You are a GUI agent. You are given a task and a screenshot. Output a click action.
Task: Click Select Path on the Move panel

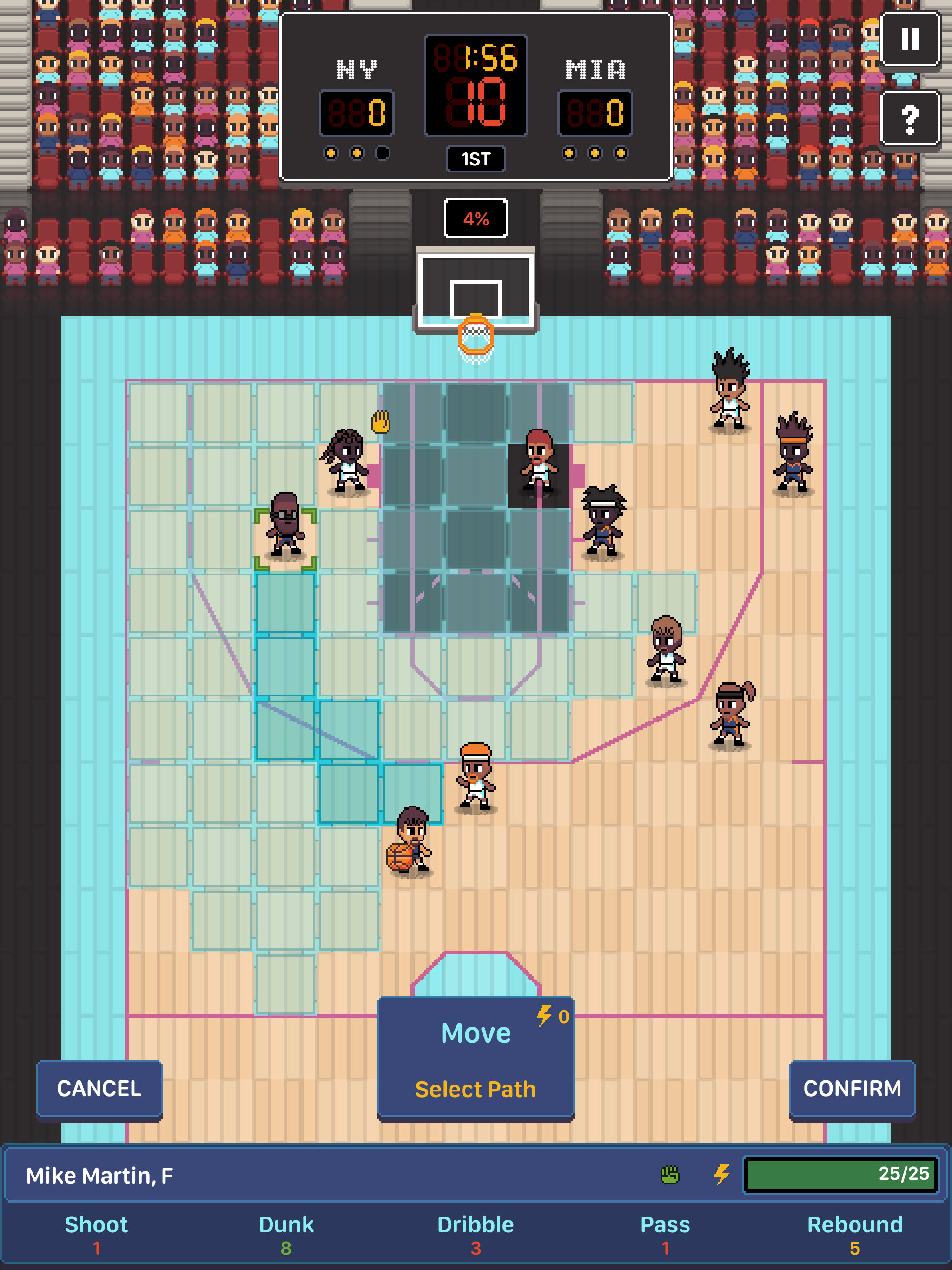click(476, 1089)
